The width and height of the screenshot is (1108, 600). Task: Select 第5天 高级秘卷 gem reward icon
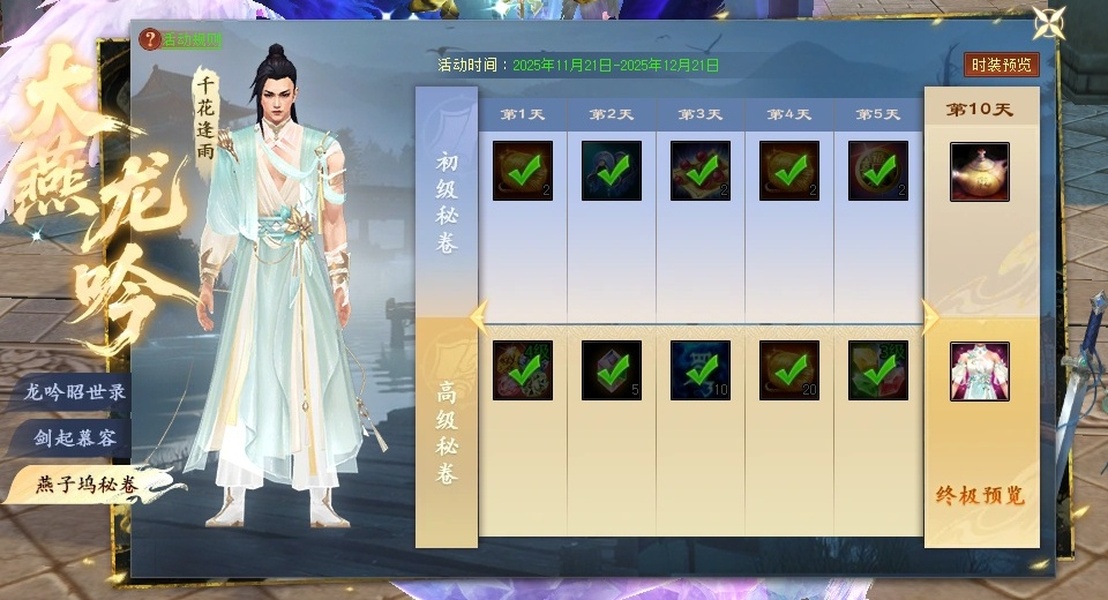point(878,371)
